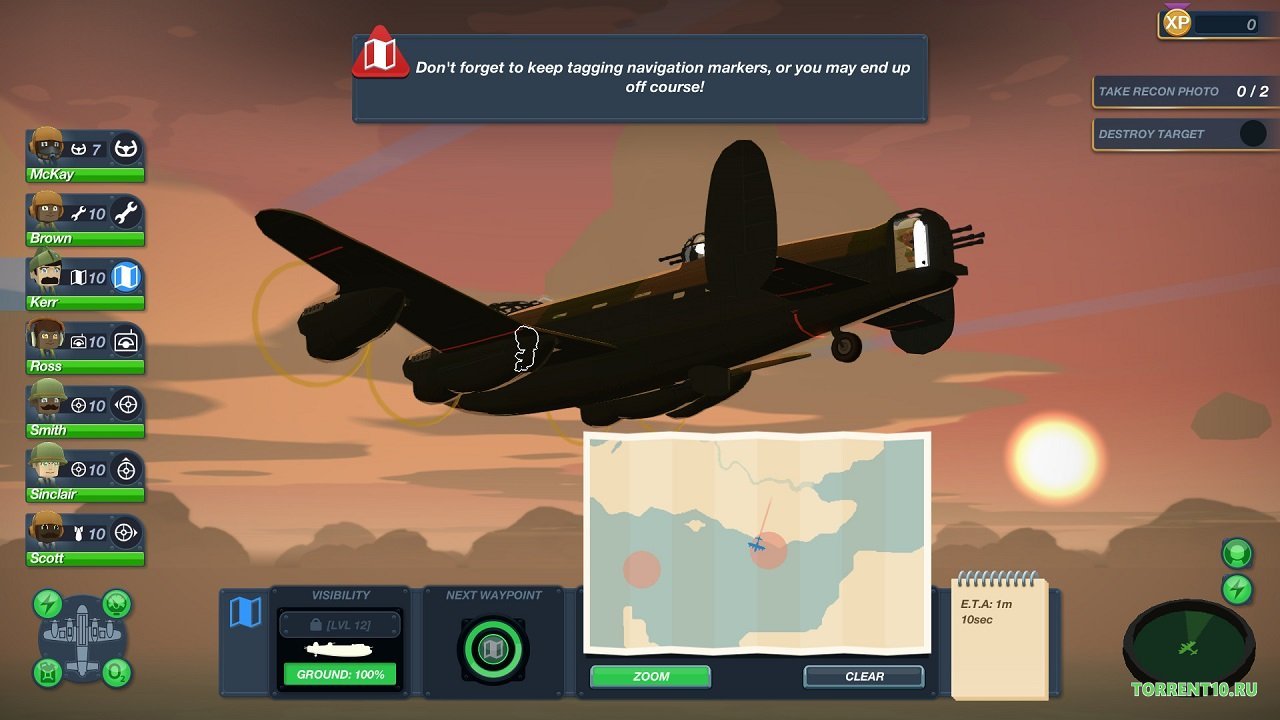Select Kerr's navigator map skill icon
The width and height of the screenshot is (1280, 720).
(125, 276)
